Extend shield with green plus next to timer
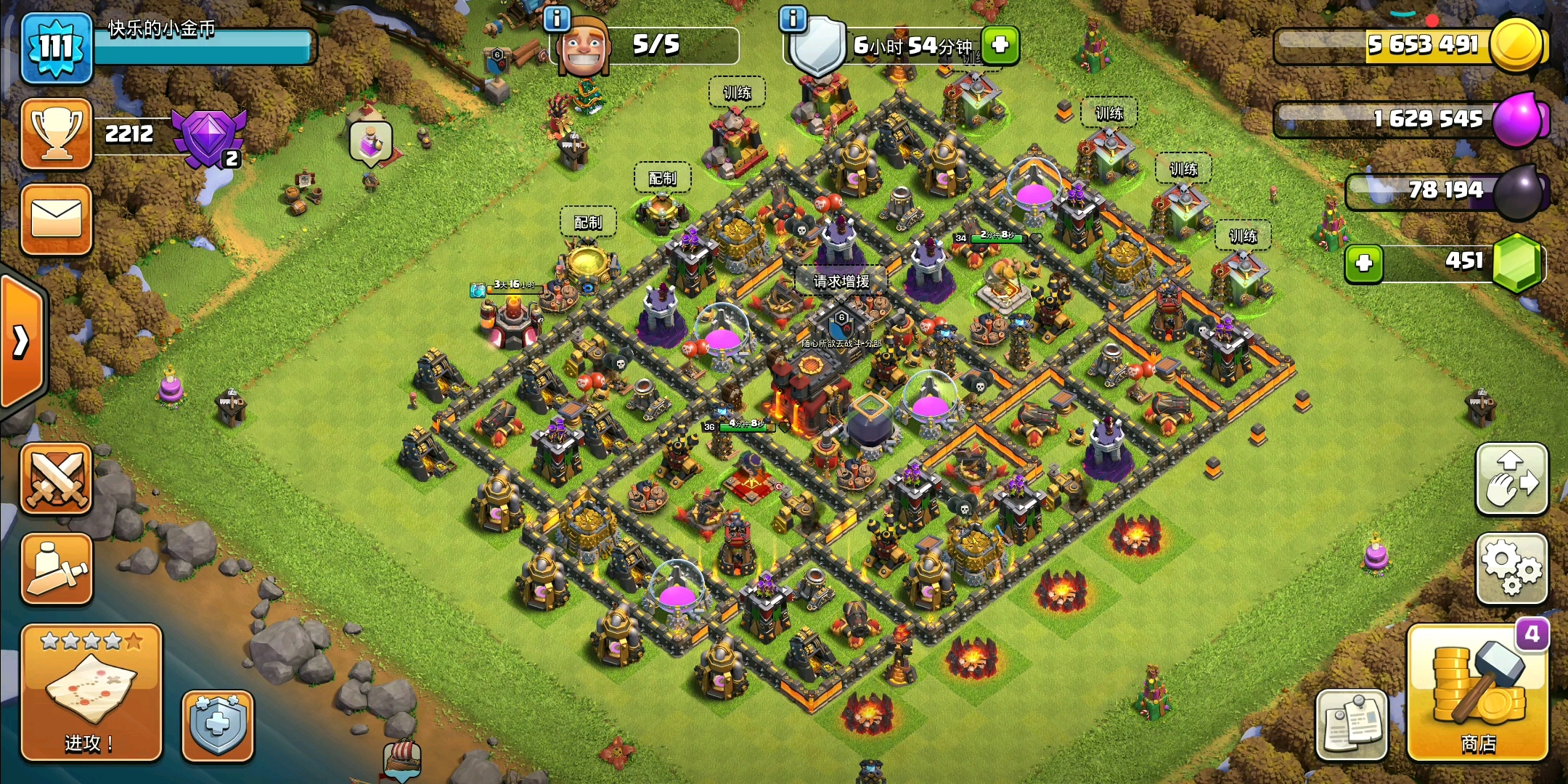The height and width of the screenshot is (784, 1568). [1000, 45]
